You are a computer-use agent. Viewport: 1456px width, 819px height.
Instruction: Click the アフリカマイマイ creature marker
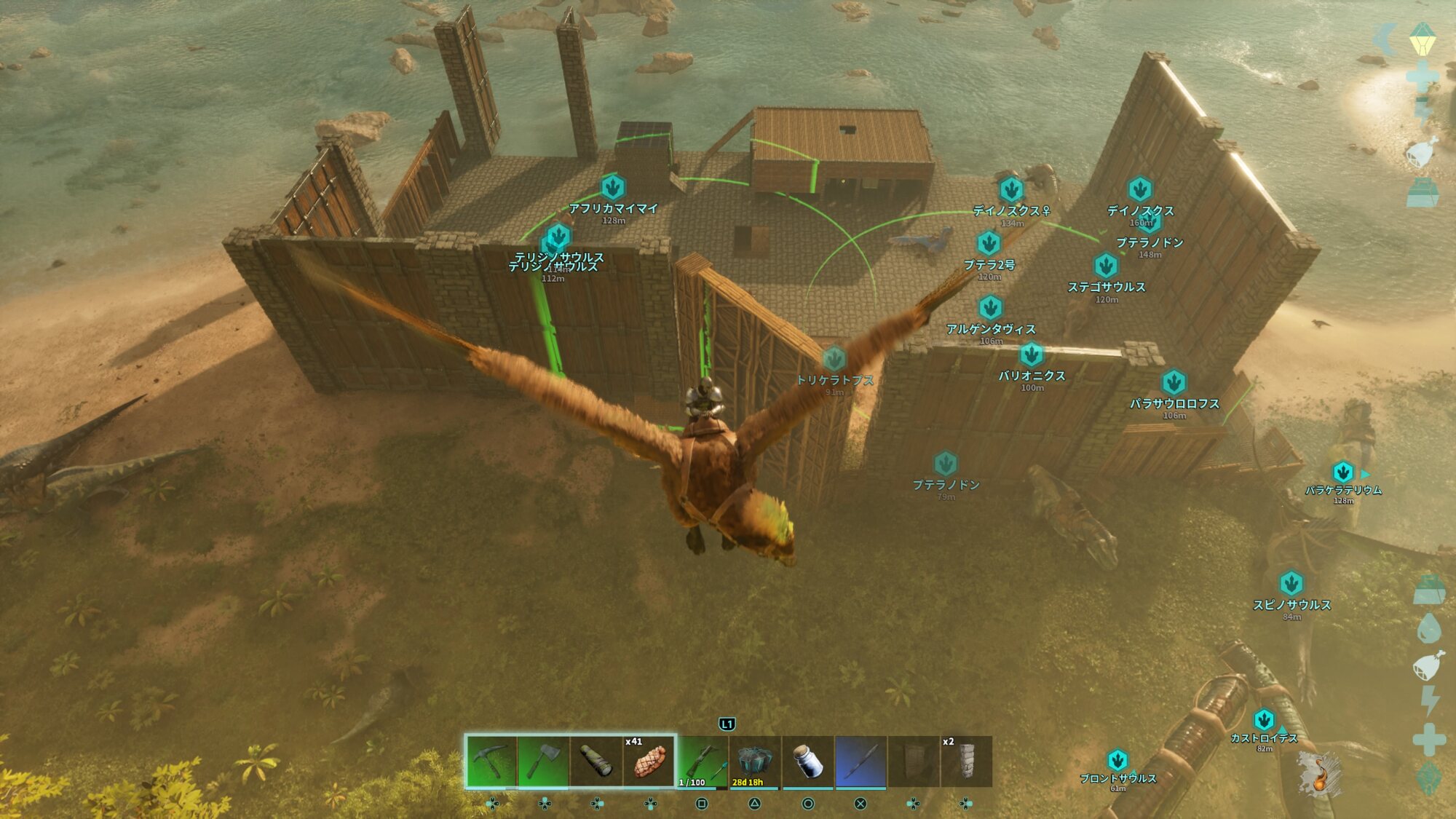[613, 188]
